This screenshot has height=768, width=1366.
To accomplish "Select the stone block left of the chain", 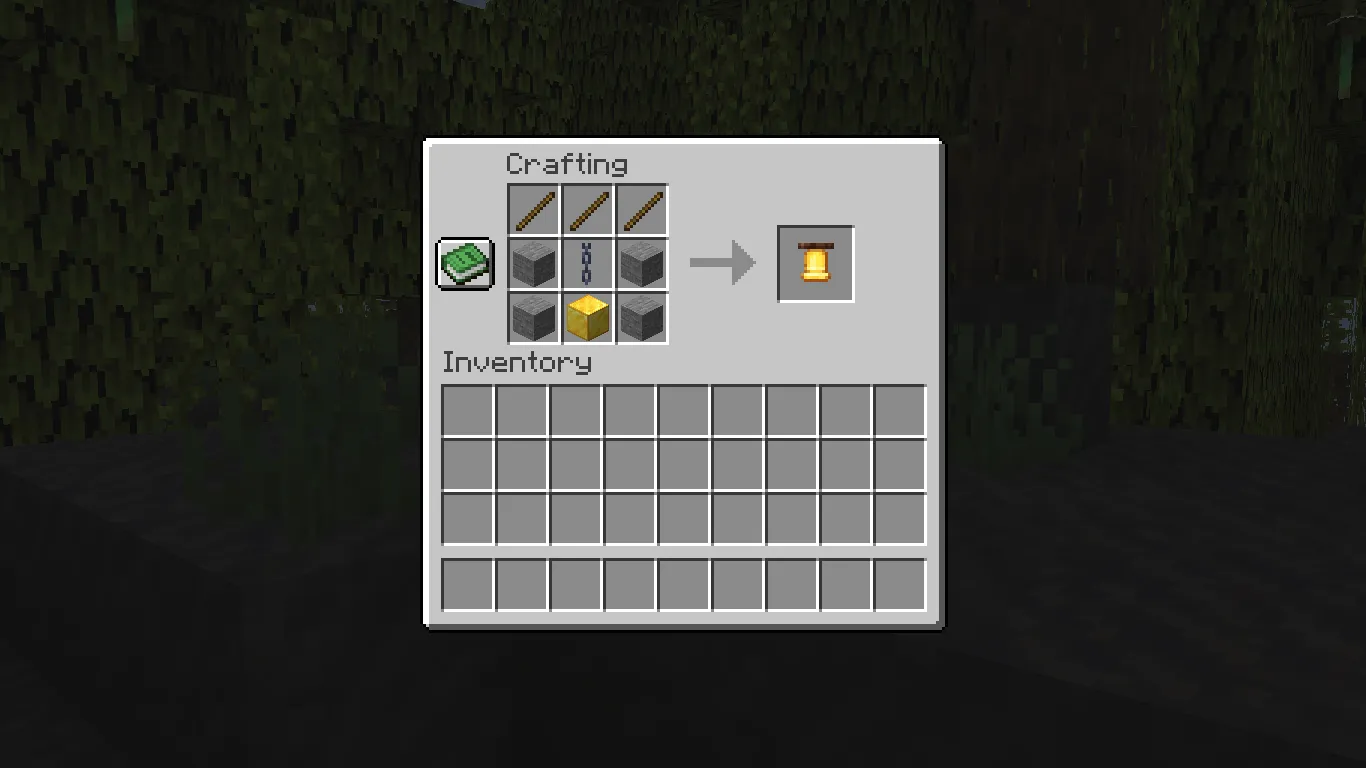I will click(533, 263).
